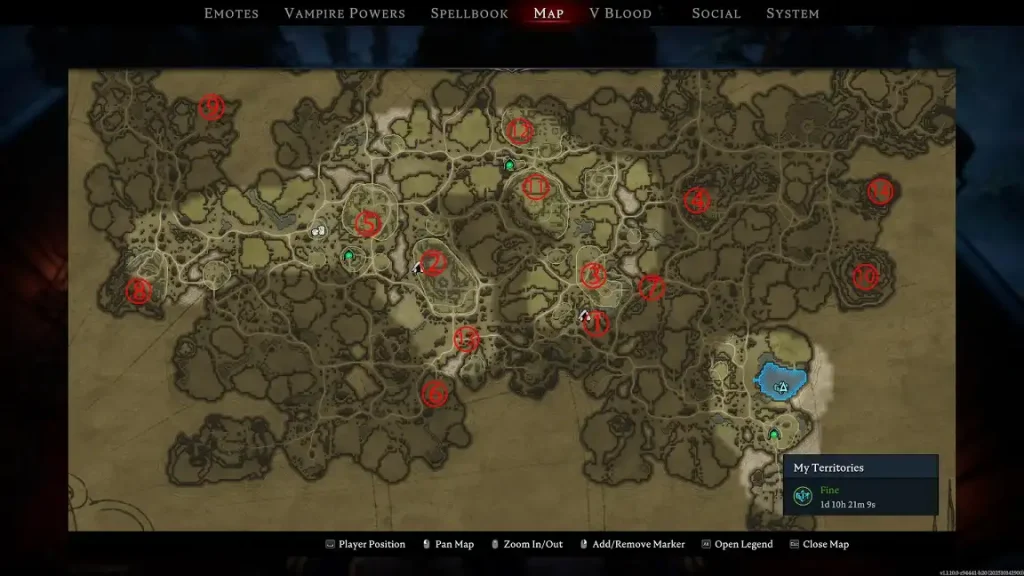
Task: Open the Emotes tab
Action: coord(231,13)
